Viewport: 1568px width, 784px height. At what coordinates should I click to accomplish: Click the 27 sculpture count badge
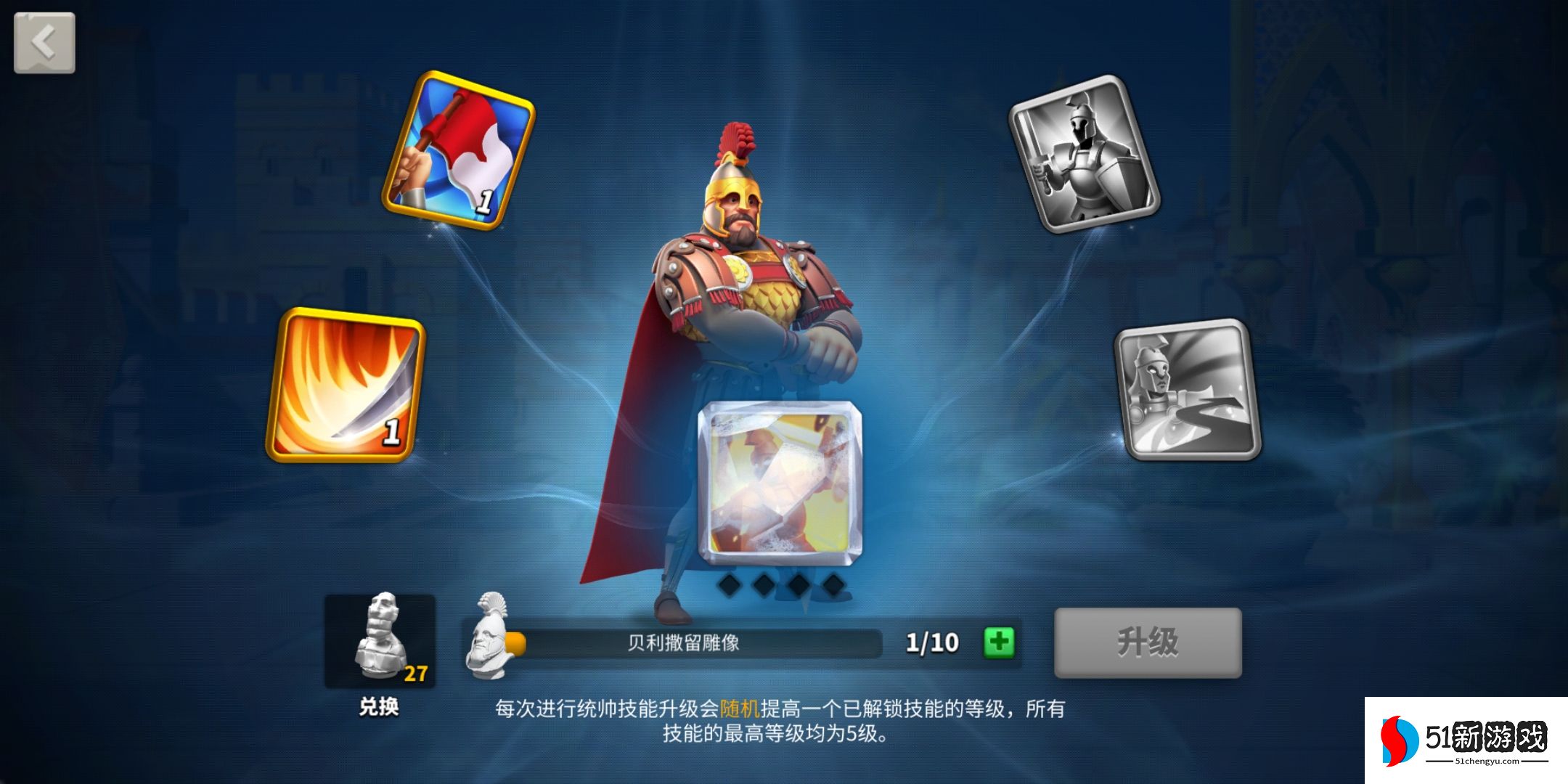click(417, 673)
